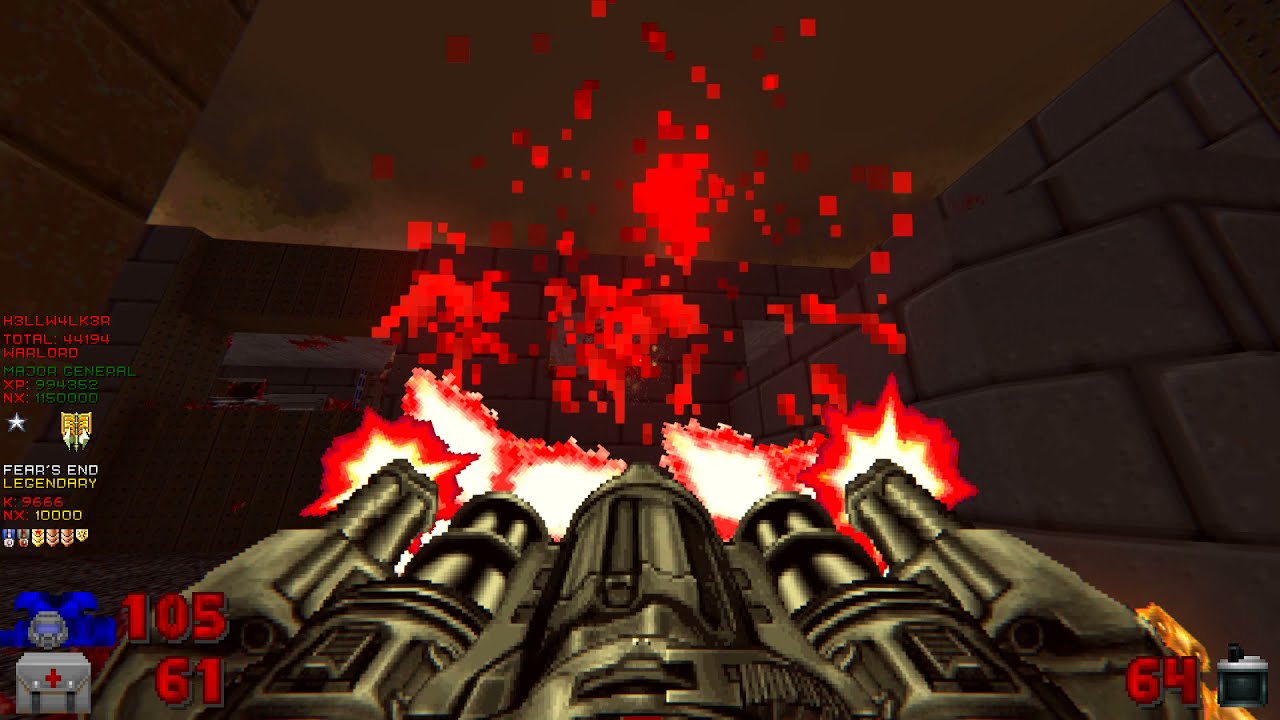
Task: Select the gold skull emblem badge
Action: coord(76,430)
